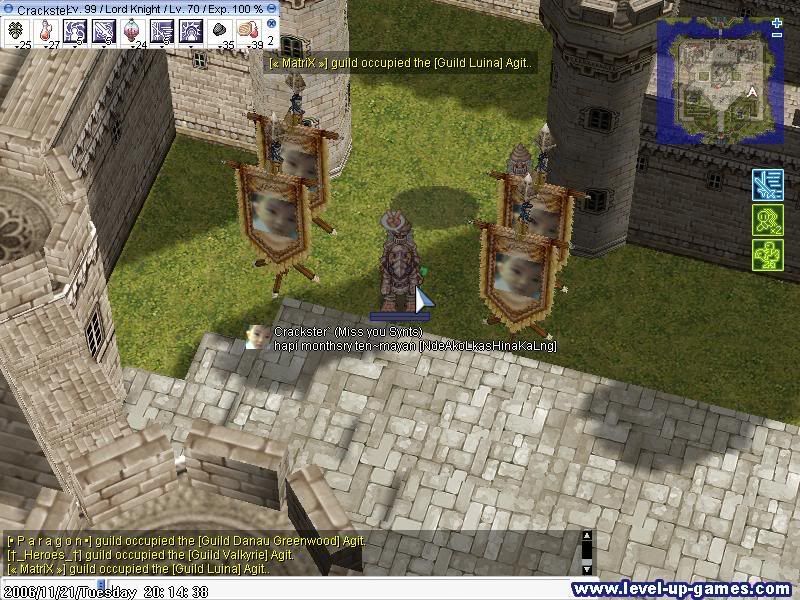
Task: Use the round pink flask item
Action: point(132,31)
